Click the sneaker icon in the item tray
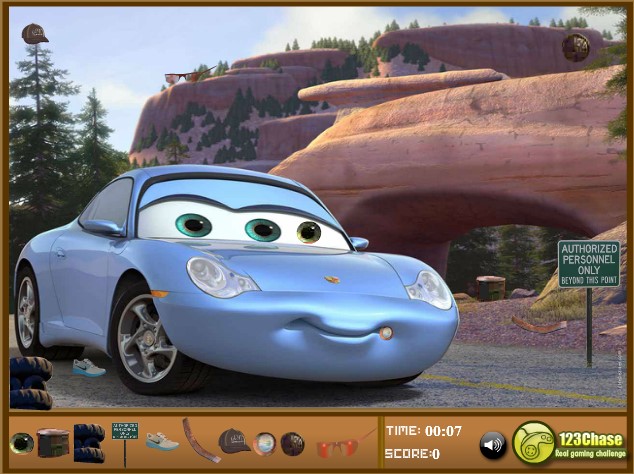Viewport: 634px width, 474px height. tap(162, 441)
